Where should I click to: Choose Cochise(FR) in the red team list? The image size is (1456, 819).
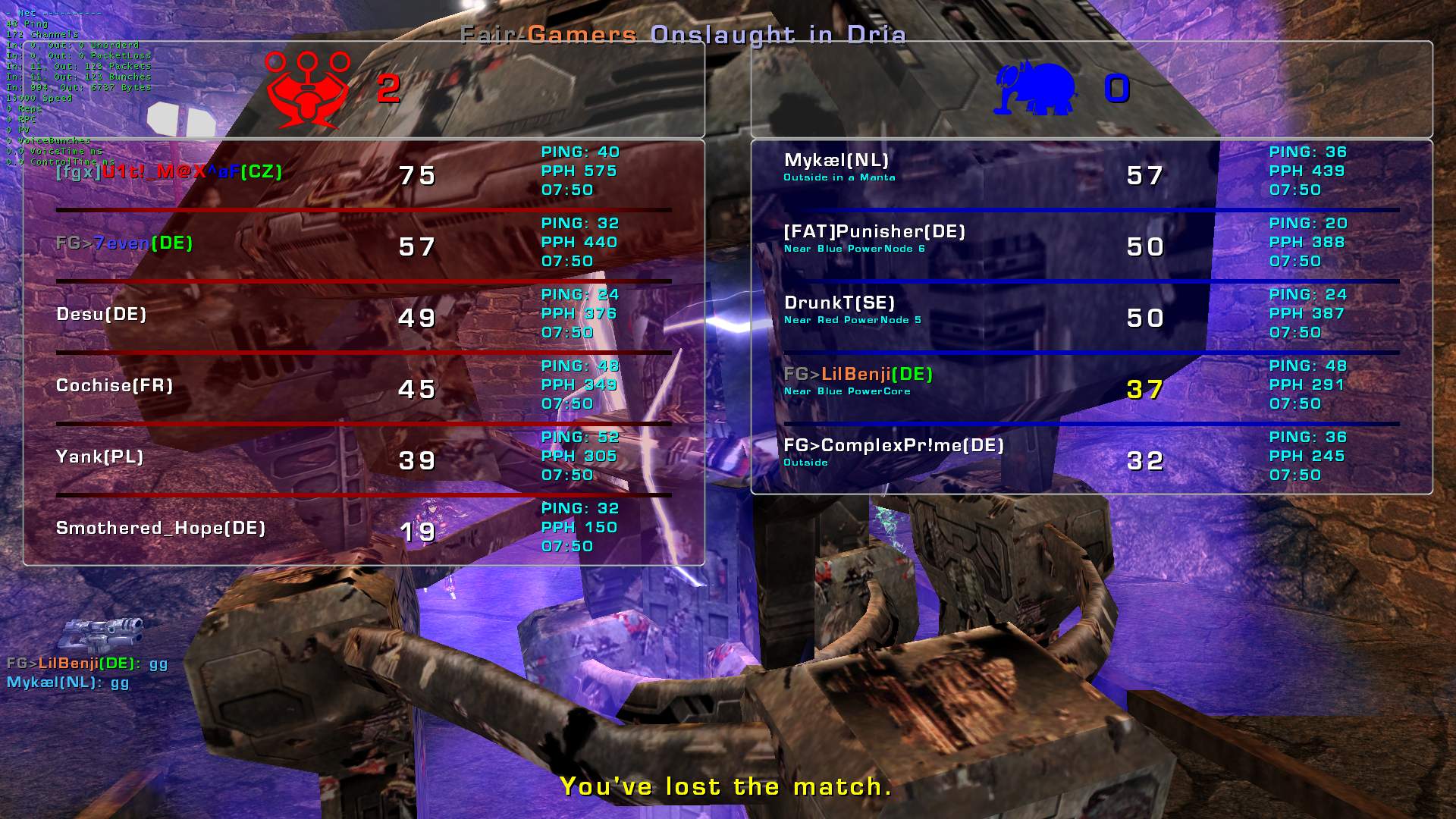tap(115, 386)
